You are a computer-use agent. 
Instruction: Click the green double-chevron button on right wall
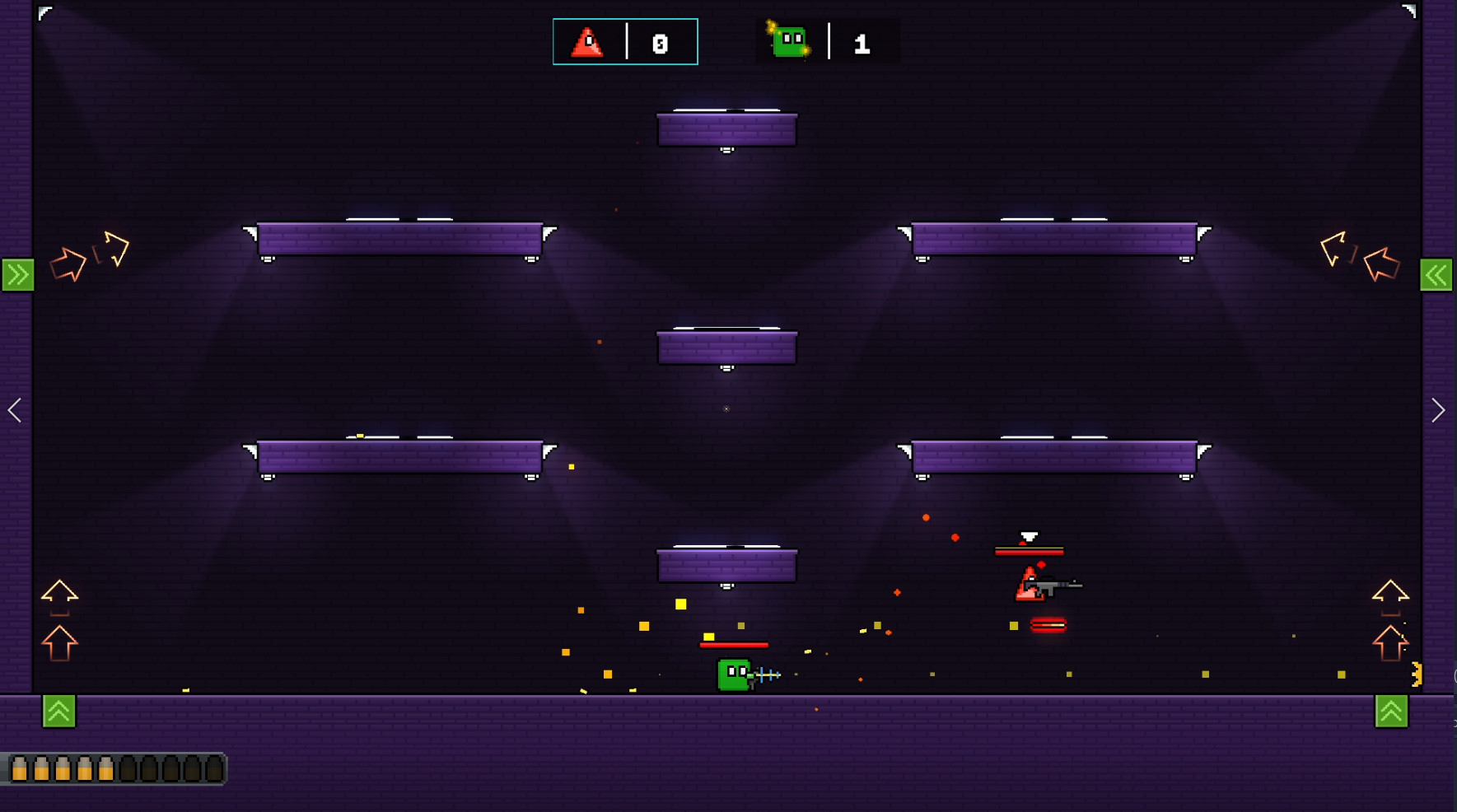pos(1438,274)
